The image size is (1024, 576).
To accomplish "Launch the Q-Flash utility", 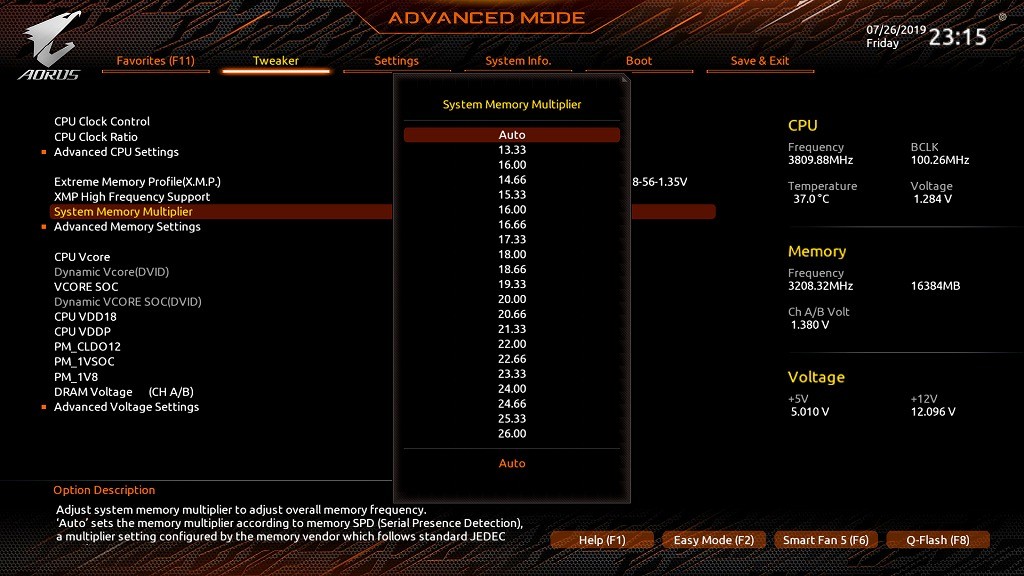I will 938,540.
